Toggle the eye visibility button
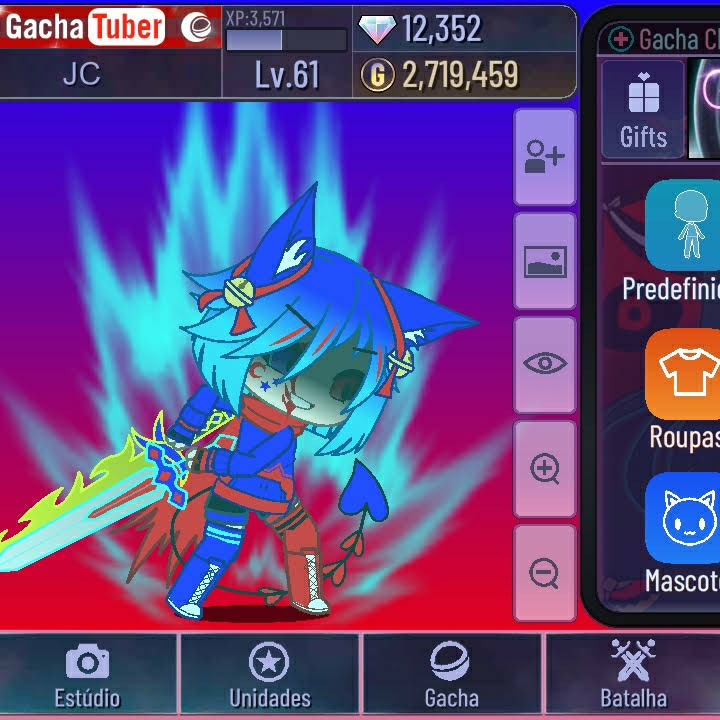Viewport: 720px width, 720px height. click(545, 364)
